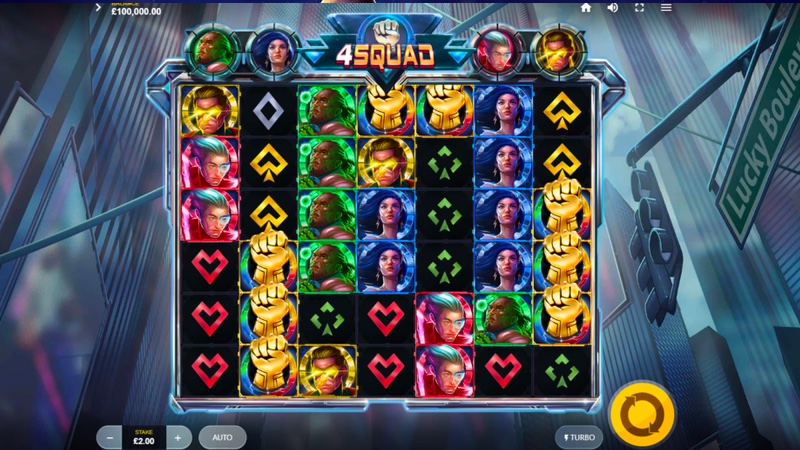Increase the stake with the plus button
Viewport: 800px width, 450px height.
coord(178,437)
